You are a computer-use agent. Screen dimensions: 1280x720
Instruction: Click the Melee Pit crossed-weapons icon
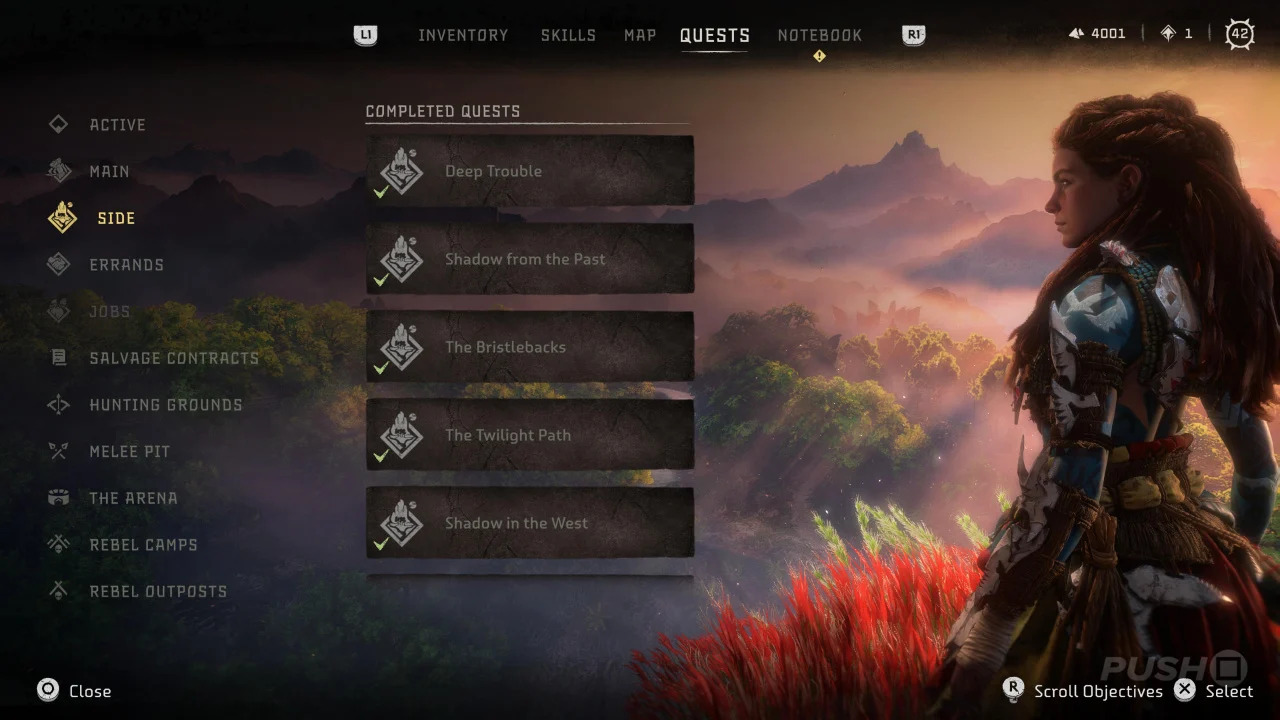click(59, 451)
